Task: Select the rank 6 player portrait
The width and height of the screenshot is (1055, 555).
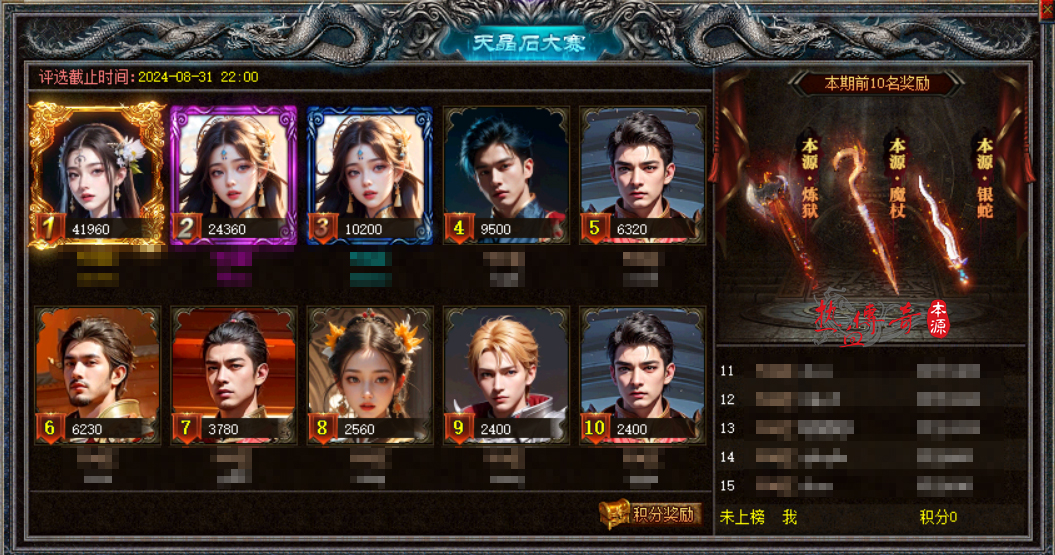Action: [97, 370]
